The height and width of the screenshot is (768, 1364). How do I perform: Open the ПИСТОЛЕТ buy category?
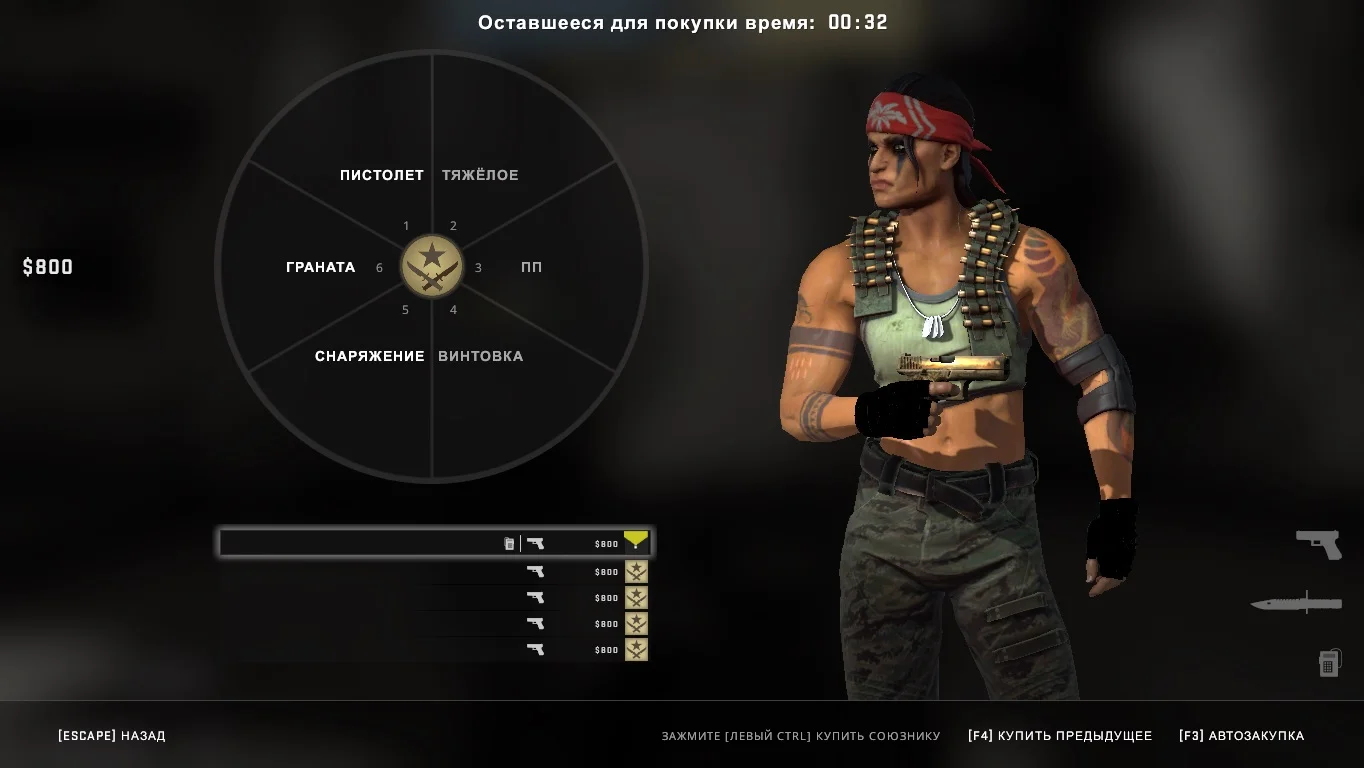tap(381, 175)
